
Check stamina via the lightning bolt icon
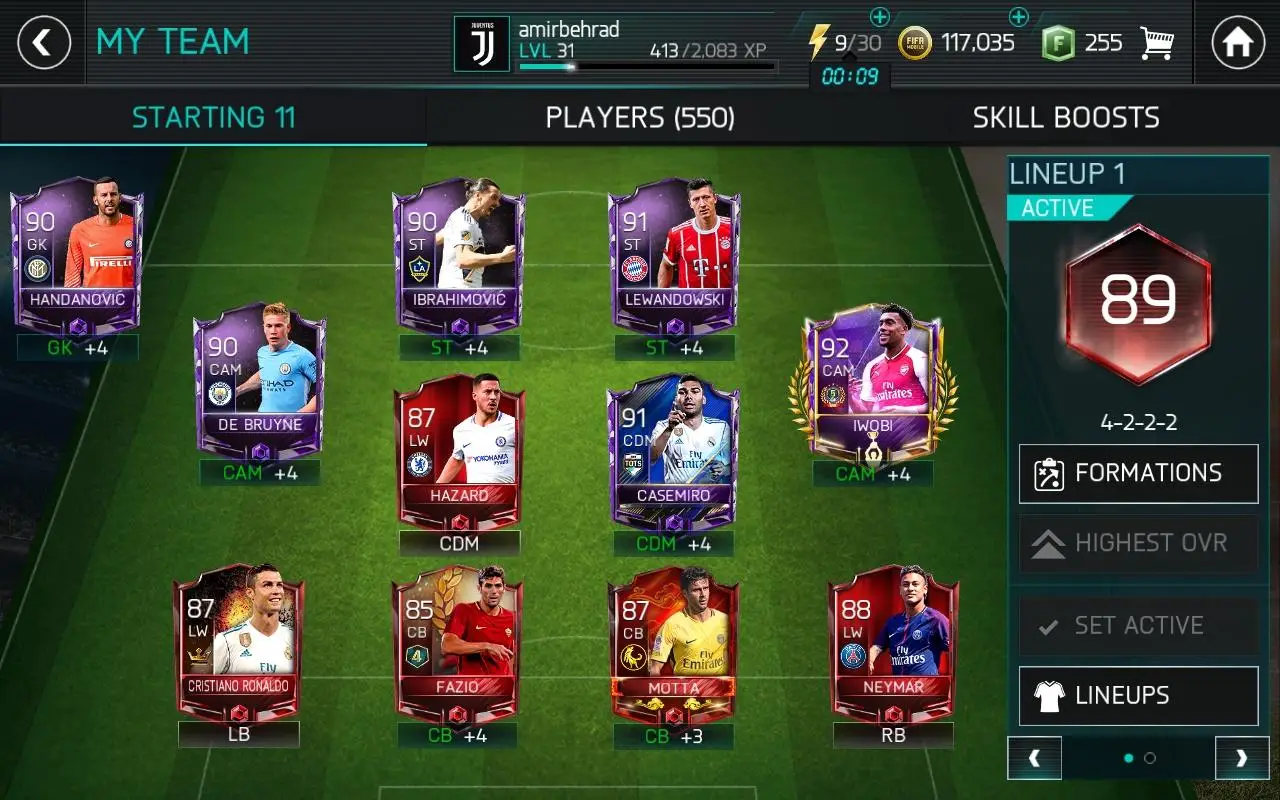(818, 42)
